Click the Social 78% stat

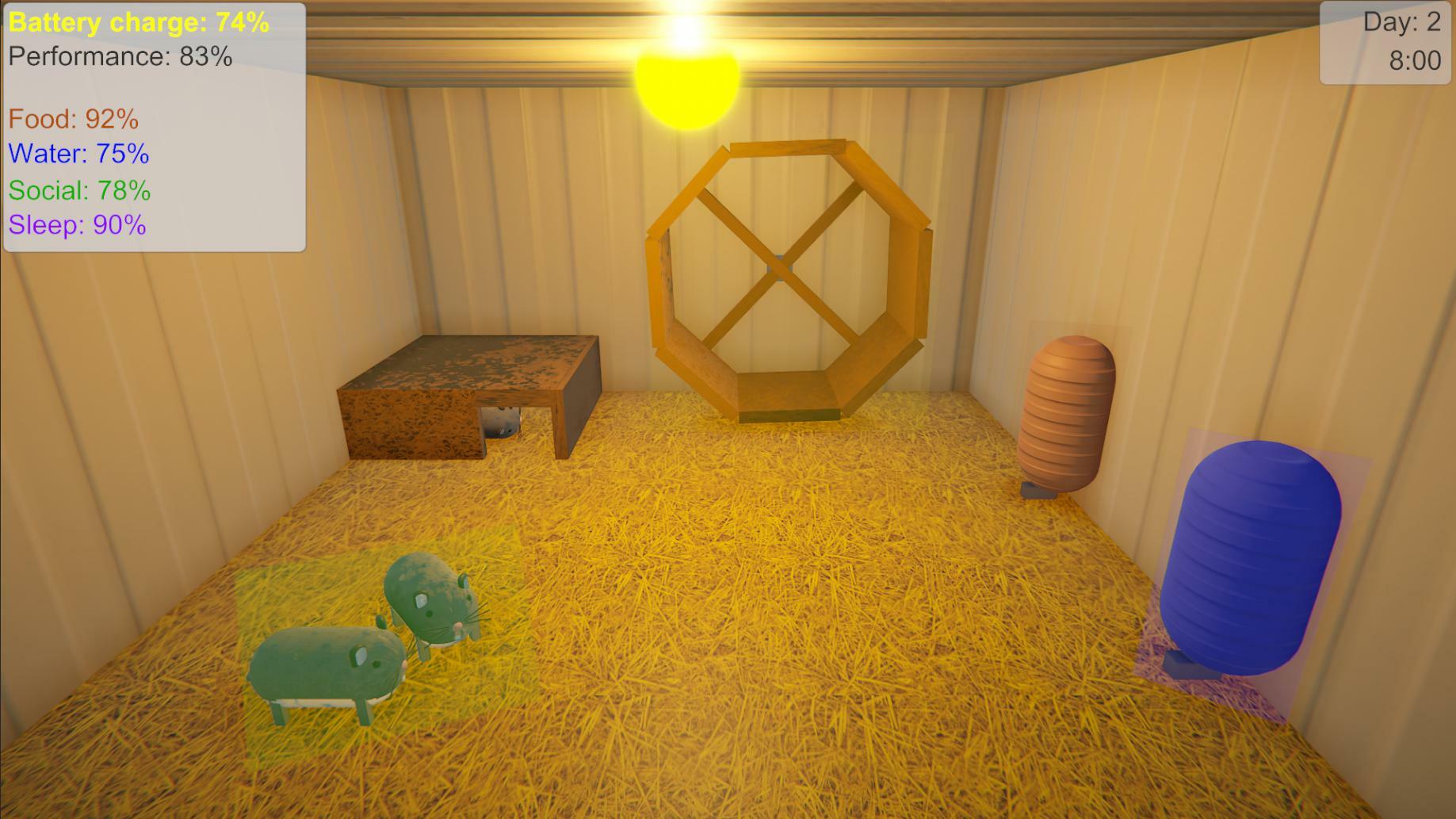pyautogui.click(x=78, y=190)
